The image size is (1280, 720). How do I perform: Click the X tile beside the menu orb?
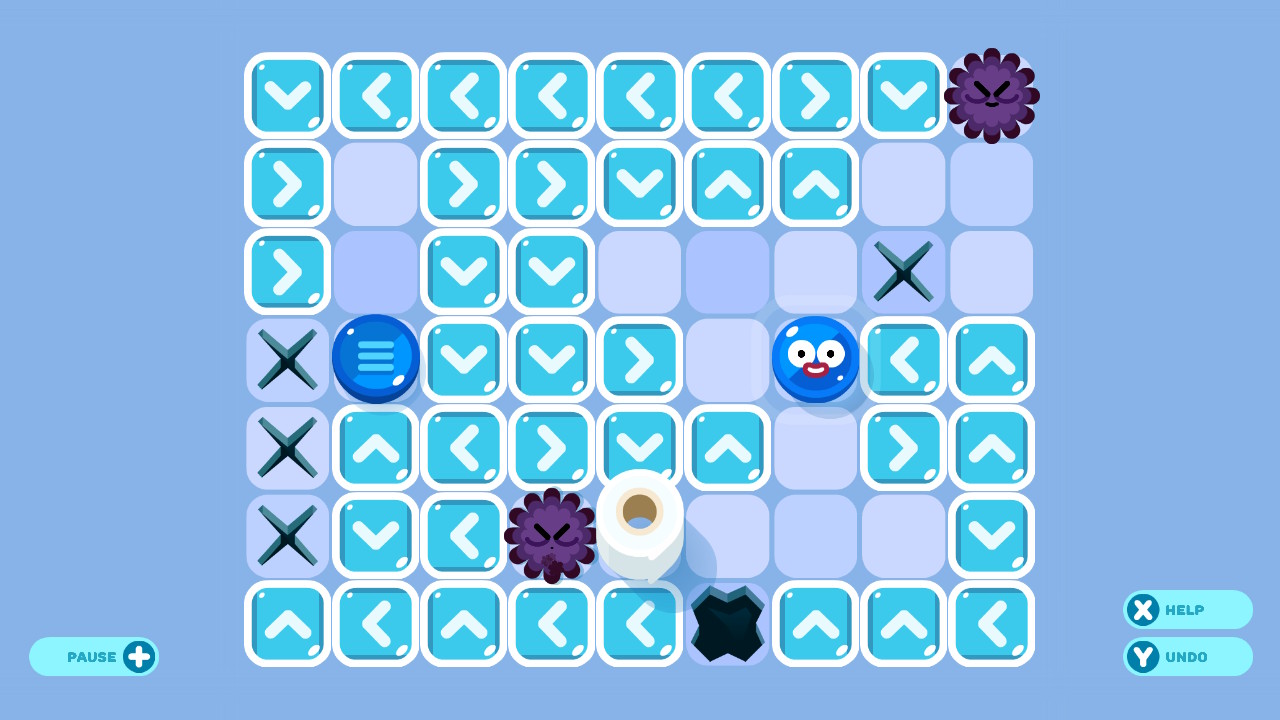pos(287,359)
